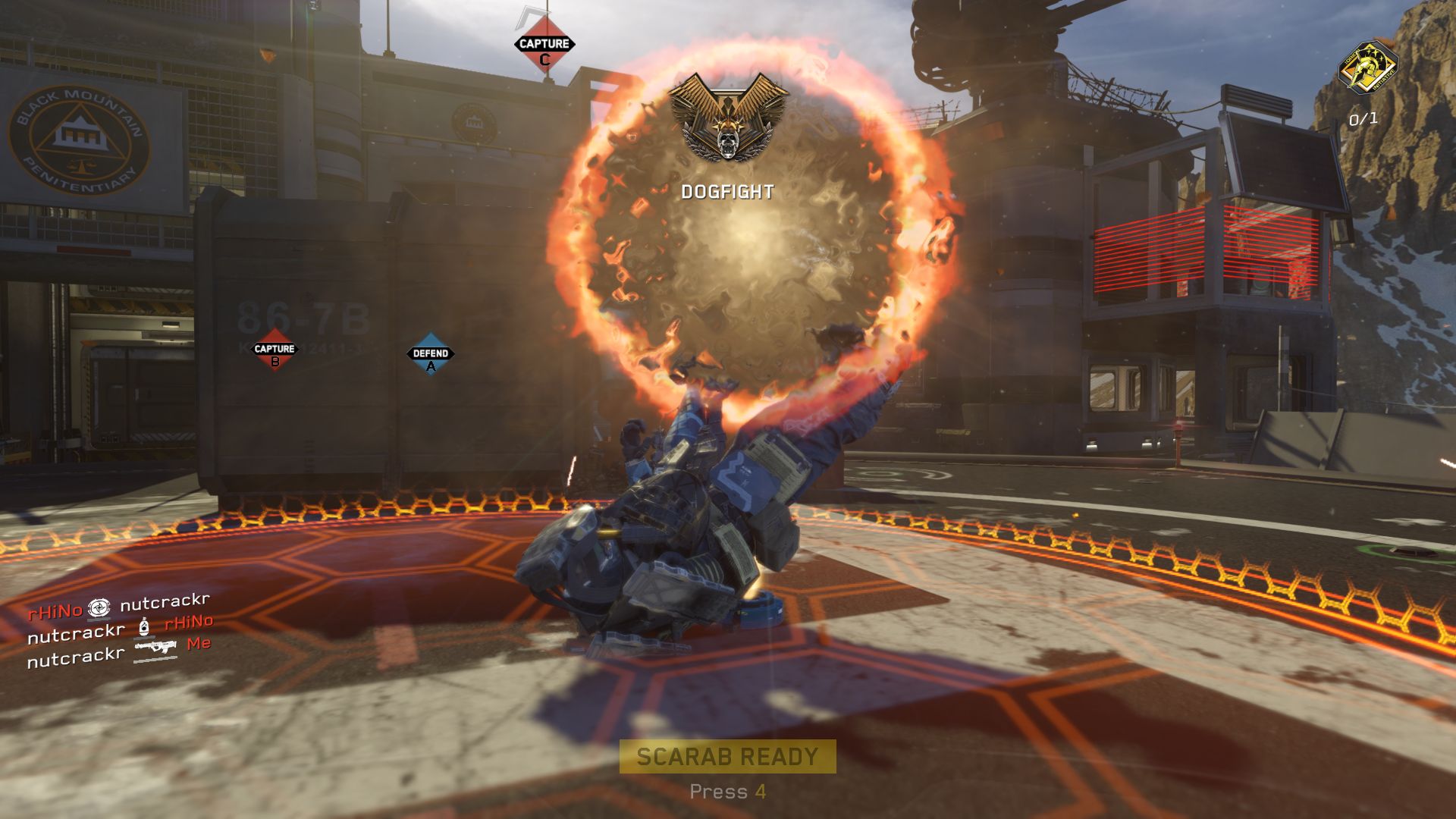
Task: Click the Dogfight medal emblem
Action: (x=728, y=118)
